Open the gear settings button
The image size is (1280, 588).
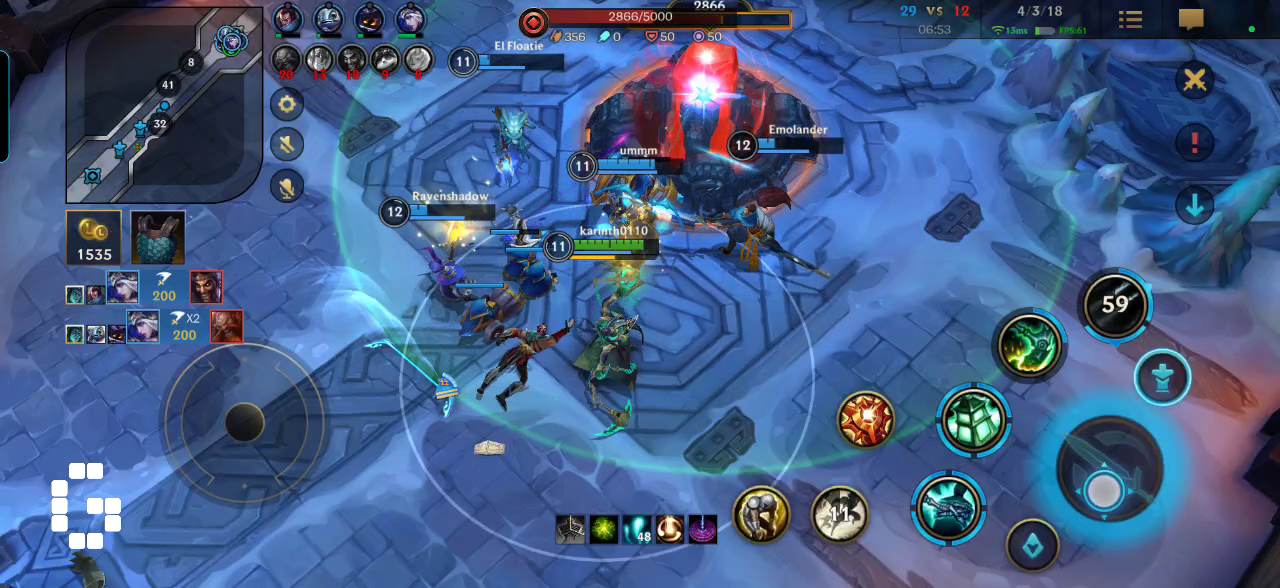287,103
